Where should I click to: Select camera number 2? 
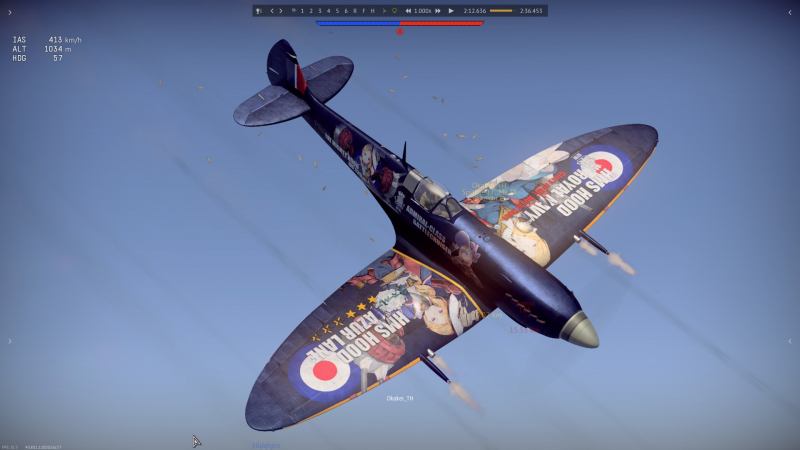click(311, 11)
